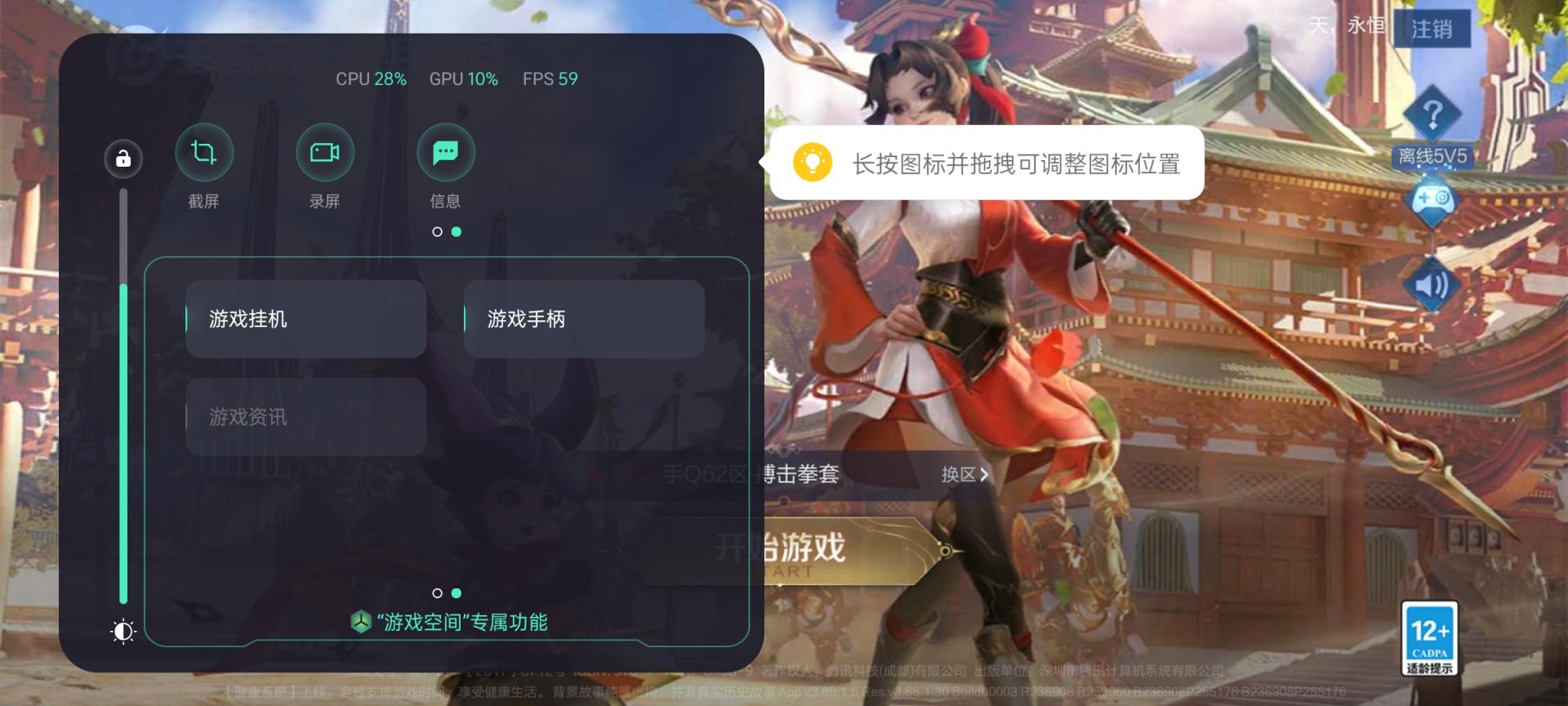Click the lightbulb icon in the tip banner
This screenshot has width=1568, height=706.
[x=813, y=163]
